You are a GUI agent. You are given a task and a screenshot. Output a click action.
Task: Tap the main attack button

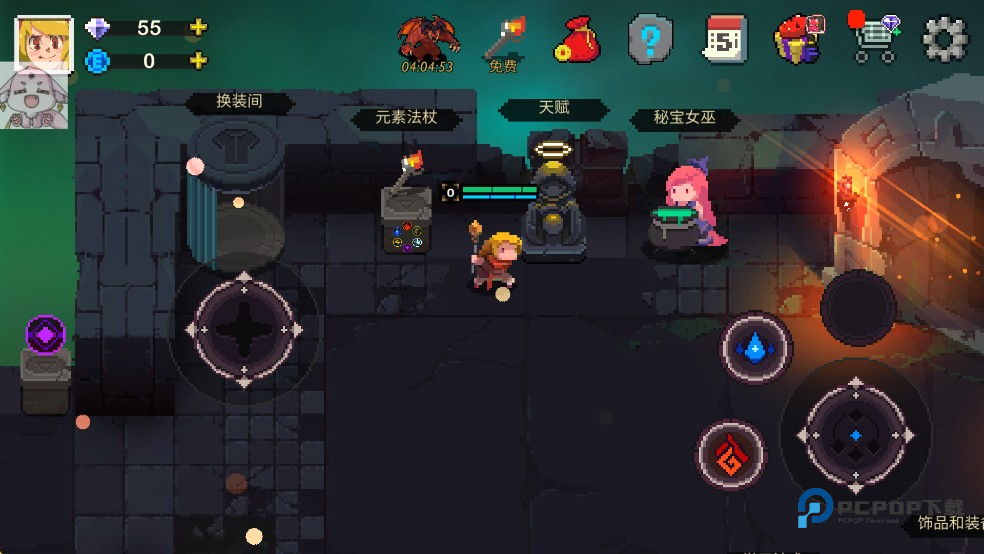856,435
